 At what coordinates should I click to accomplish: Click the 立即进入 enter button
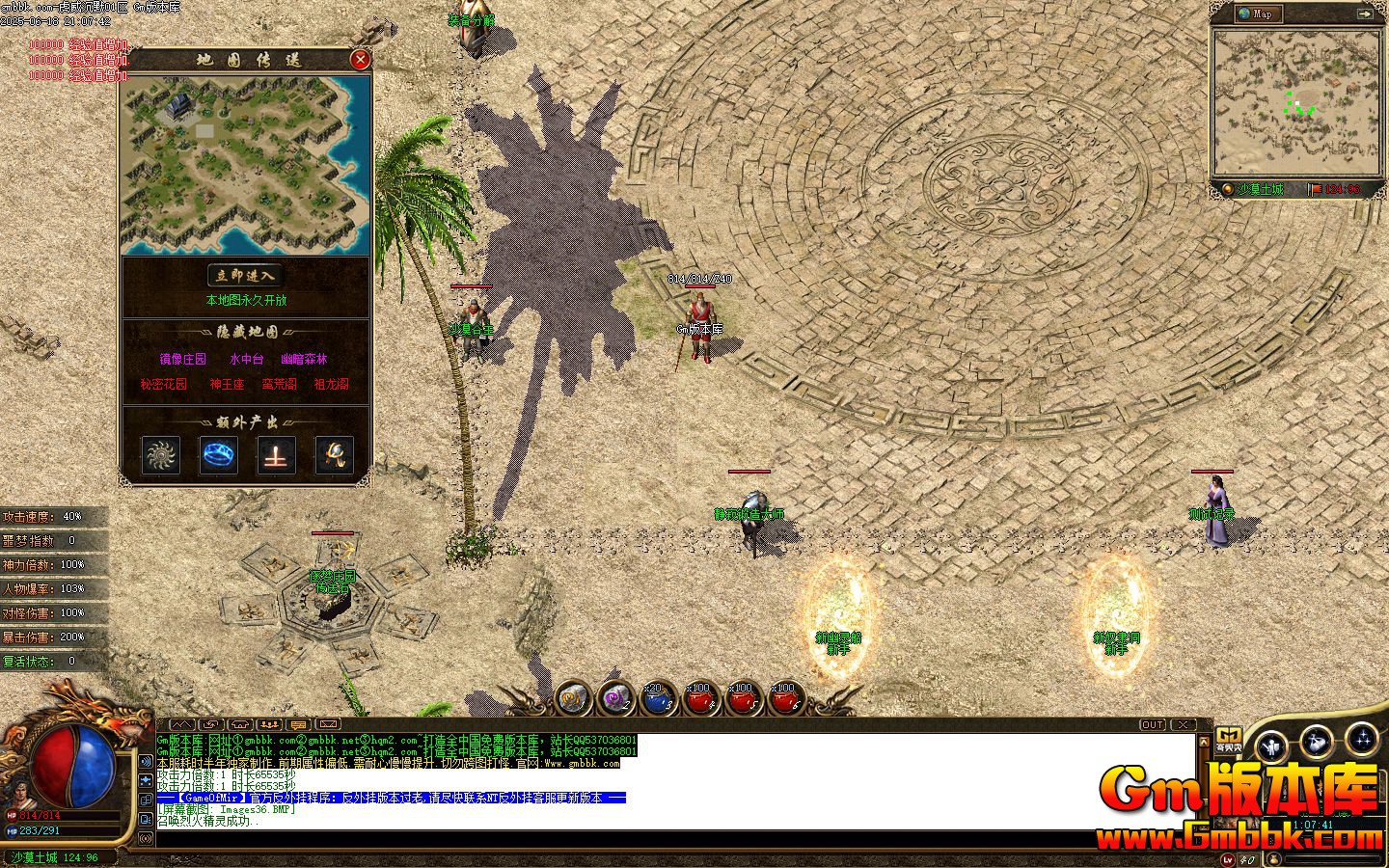pos(245,276)
